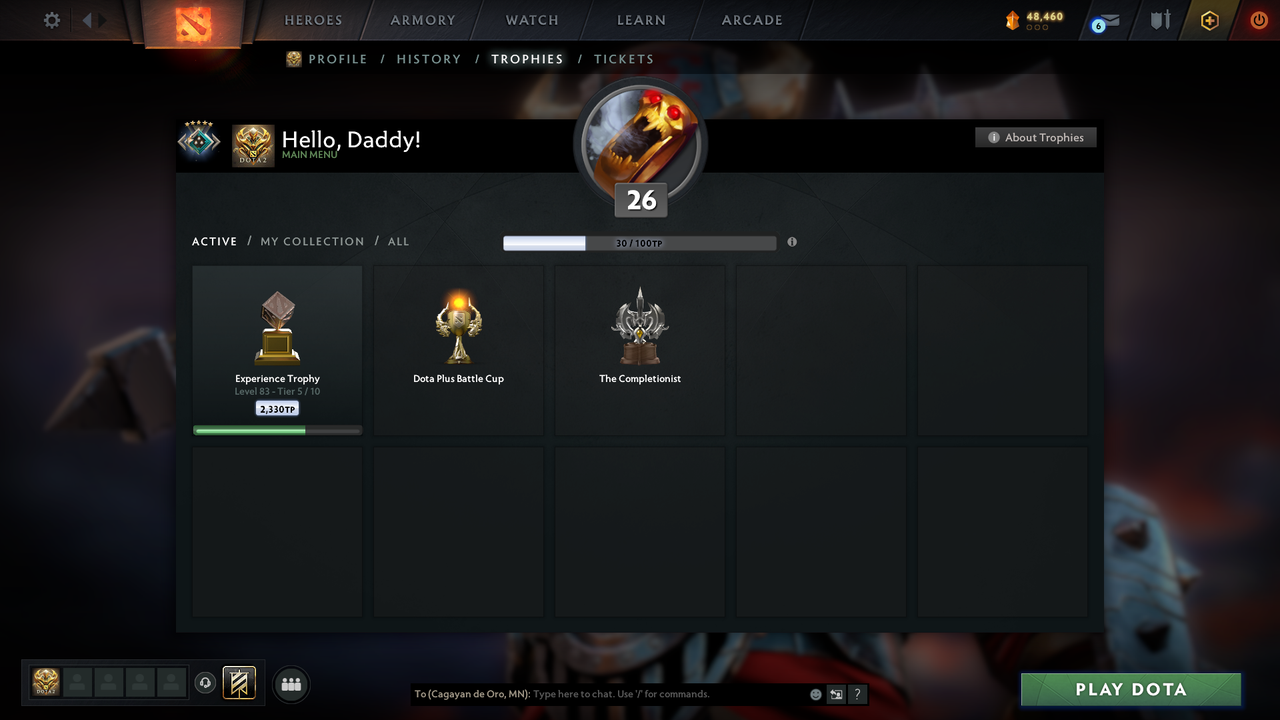Click the power/logout icon

1258,20
